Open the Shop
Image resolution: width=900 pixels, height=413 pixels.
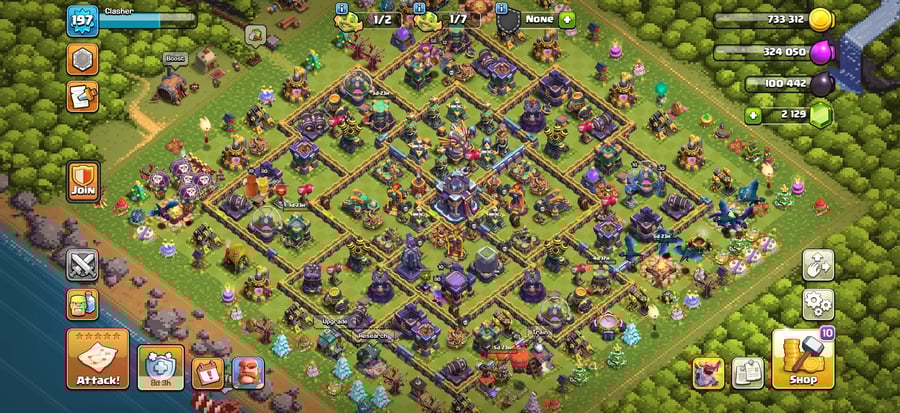801,359
